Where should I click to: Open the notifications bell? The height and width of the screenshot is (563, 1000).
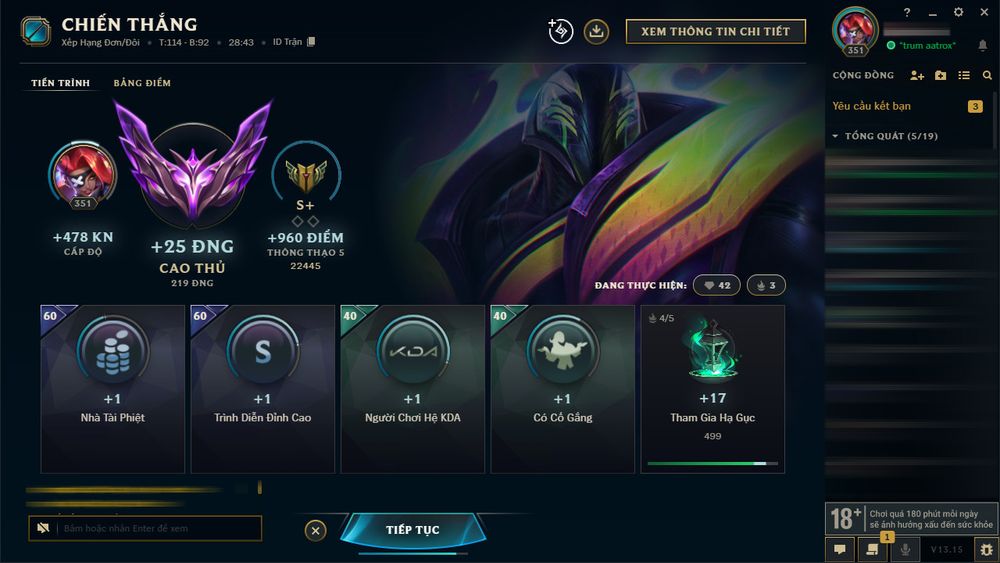click(982, 46)
